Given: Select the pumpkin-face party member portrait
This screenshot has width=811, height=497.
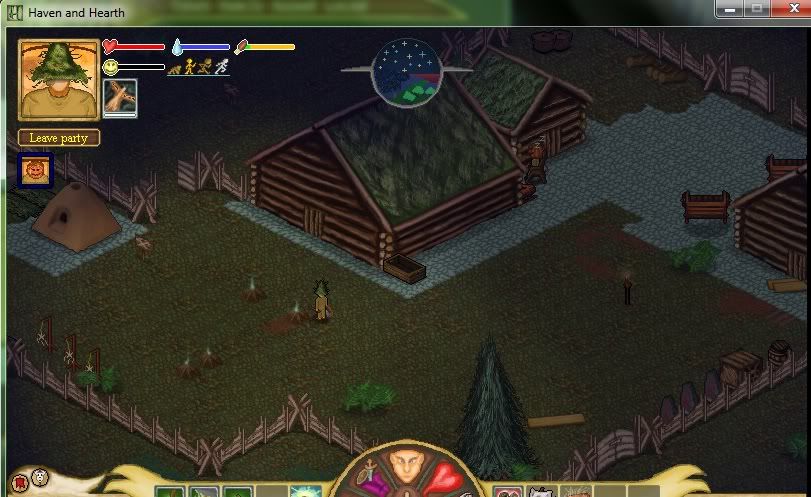Looking at the screenshot, I should (36, 170).
